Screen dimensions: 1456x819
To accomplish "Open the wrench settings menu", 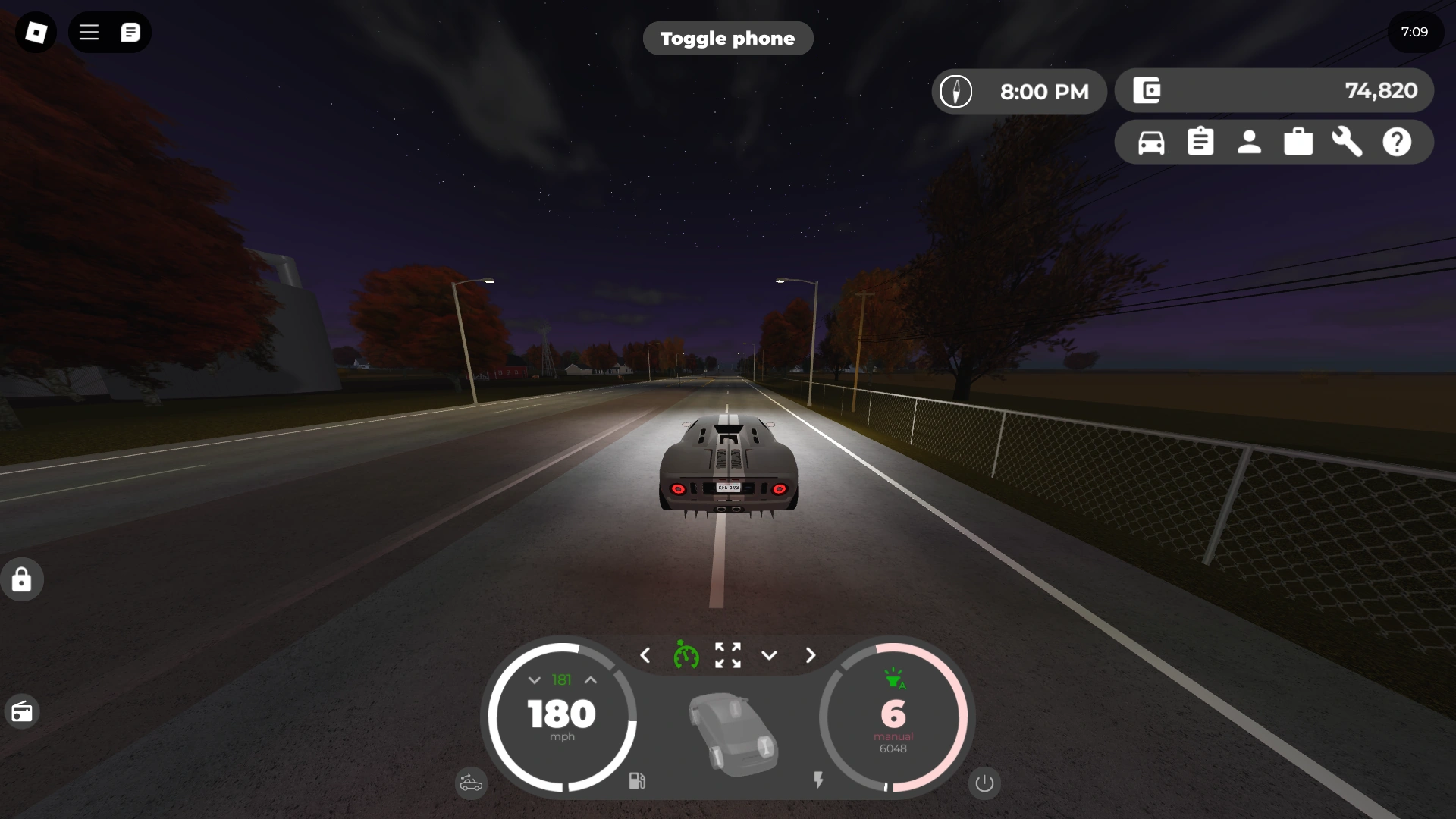I will coord(1348,142).
